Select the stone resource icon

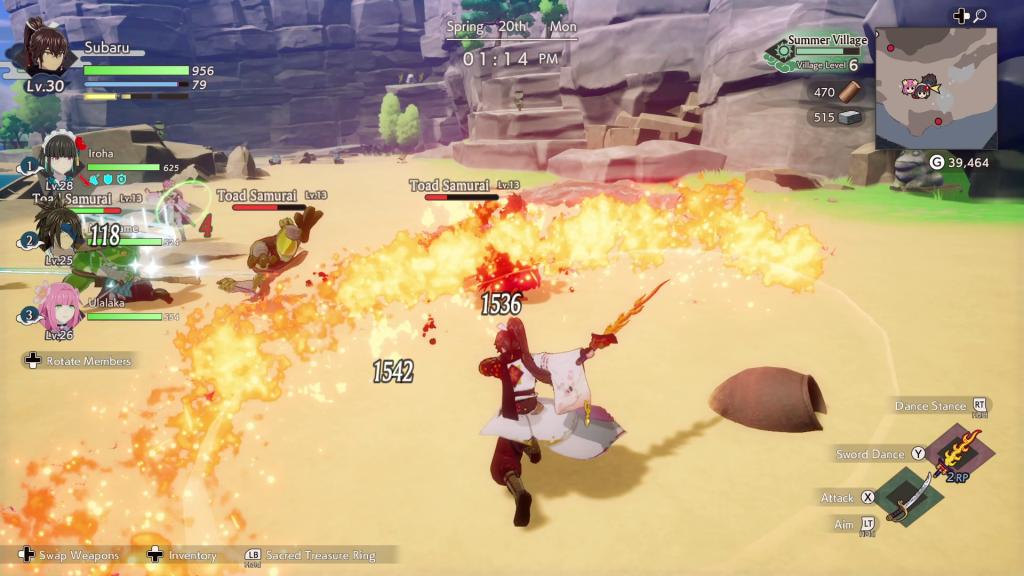click(849, 117)
